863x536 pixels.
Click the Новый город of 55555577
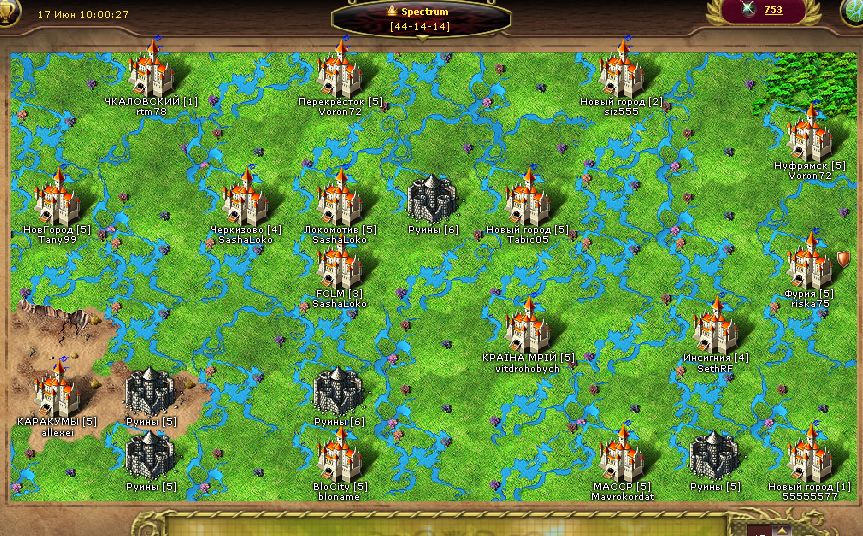[810, 456]
